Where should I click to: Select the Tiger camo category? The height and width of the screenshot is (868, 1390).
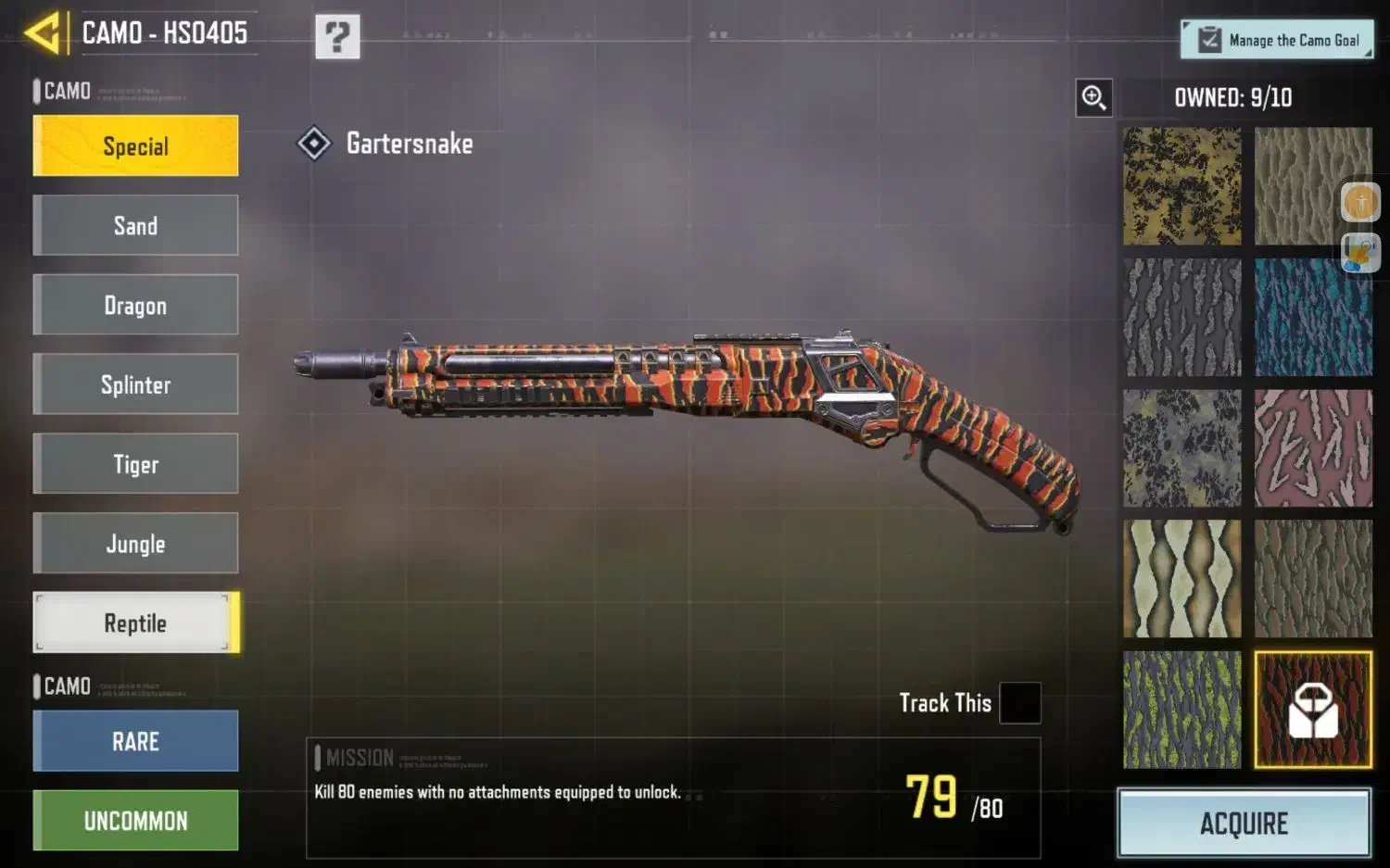pyautogui.click(x=135, y=463)
